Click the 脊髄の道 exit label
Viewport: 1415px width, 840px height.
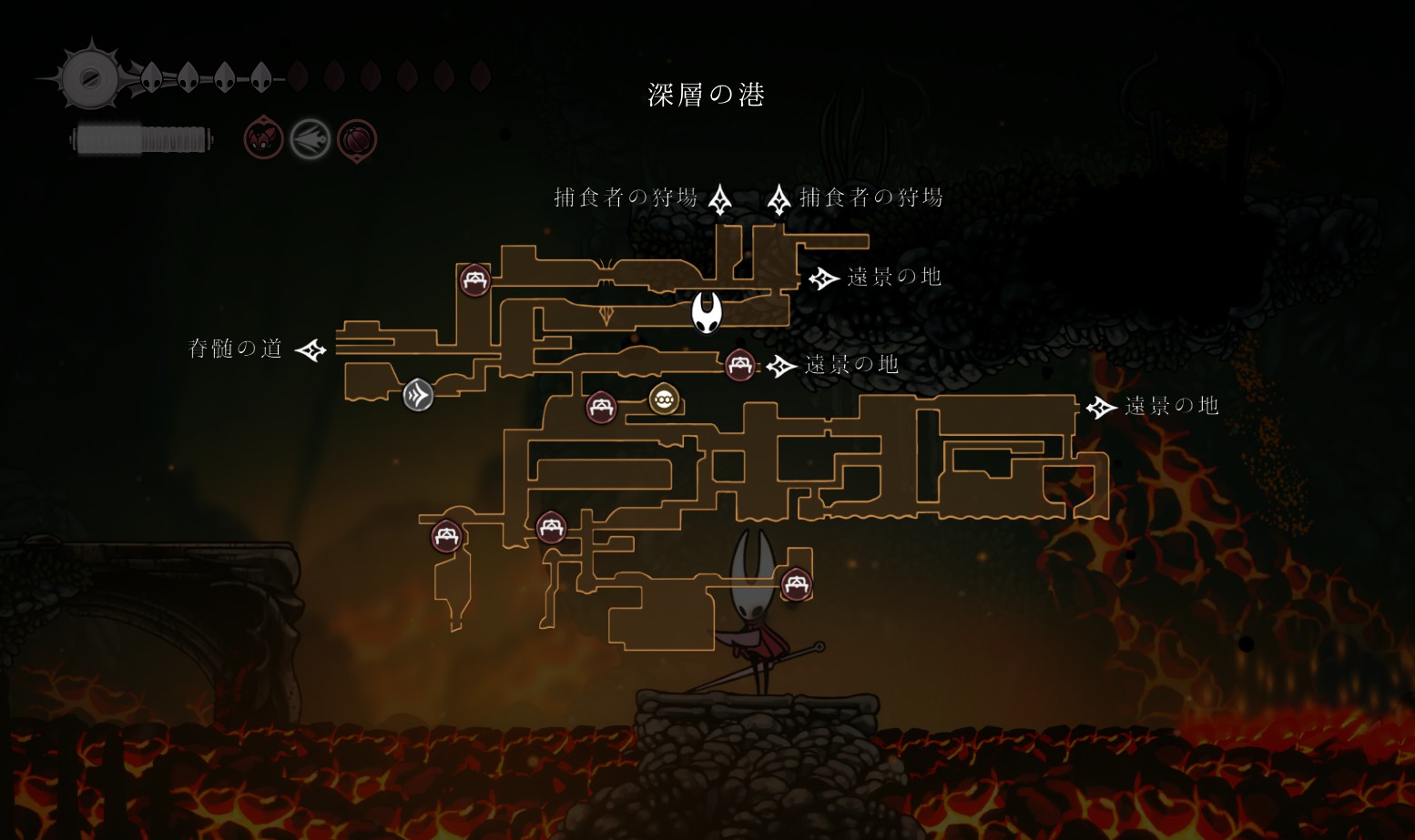235,349
